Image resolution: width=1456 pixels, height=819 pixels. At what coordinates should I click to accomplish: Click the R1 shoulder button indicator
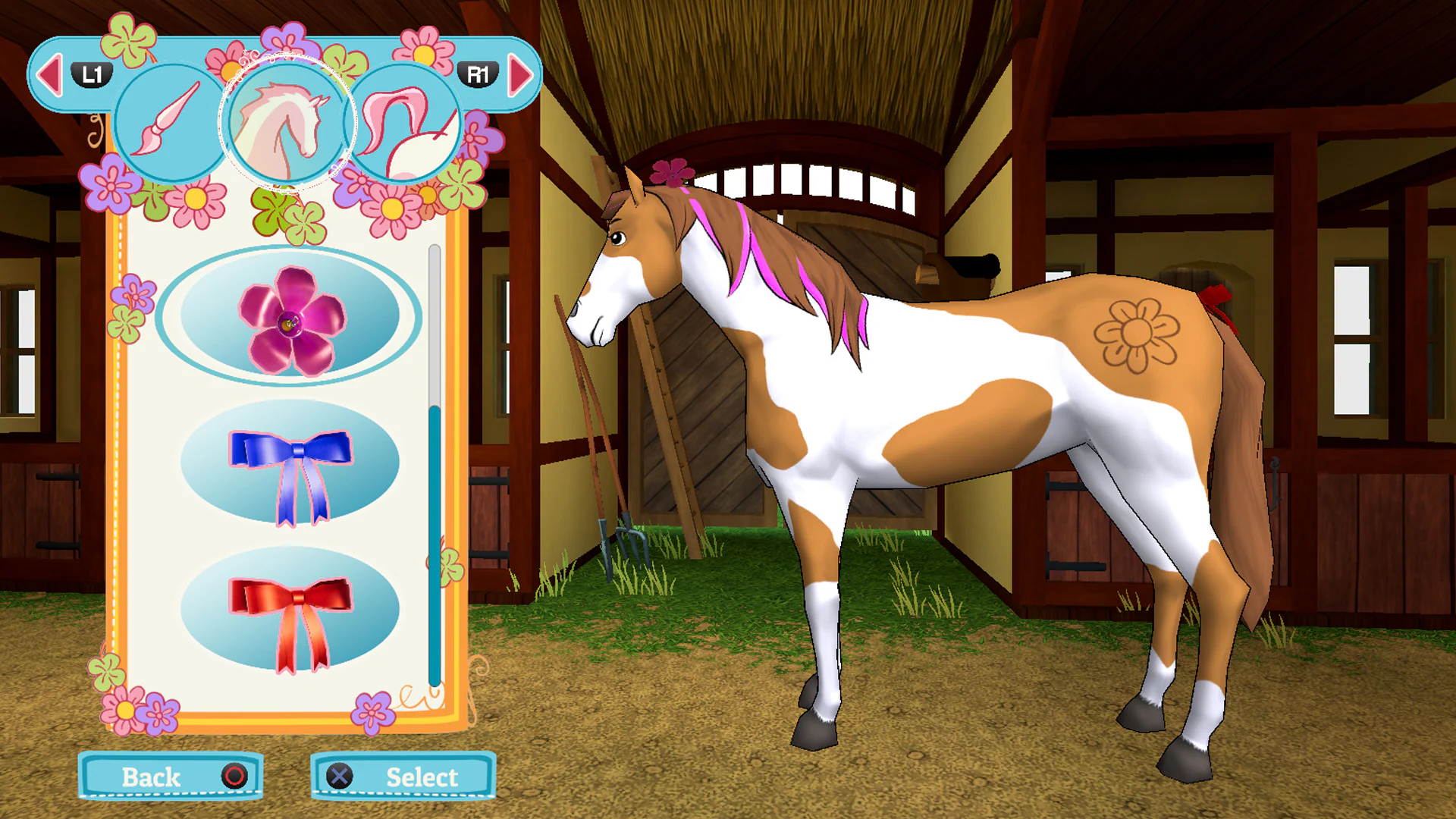pos(480,74)
